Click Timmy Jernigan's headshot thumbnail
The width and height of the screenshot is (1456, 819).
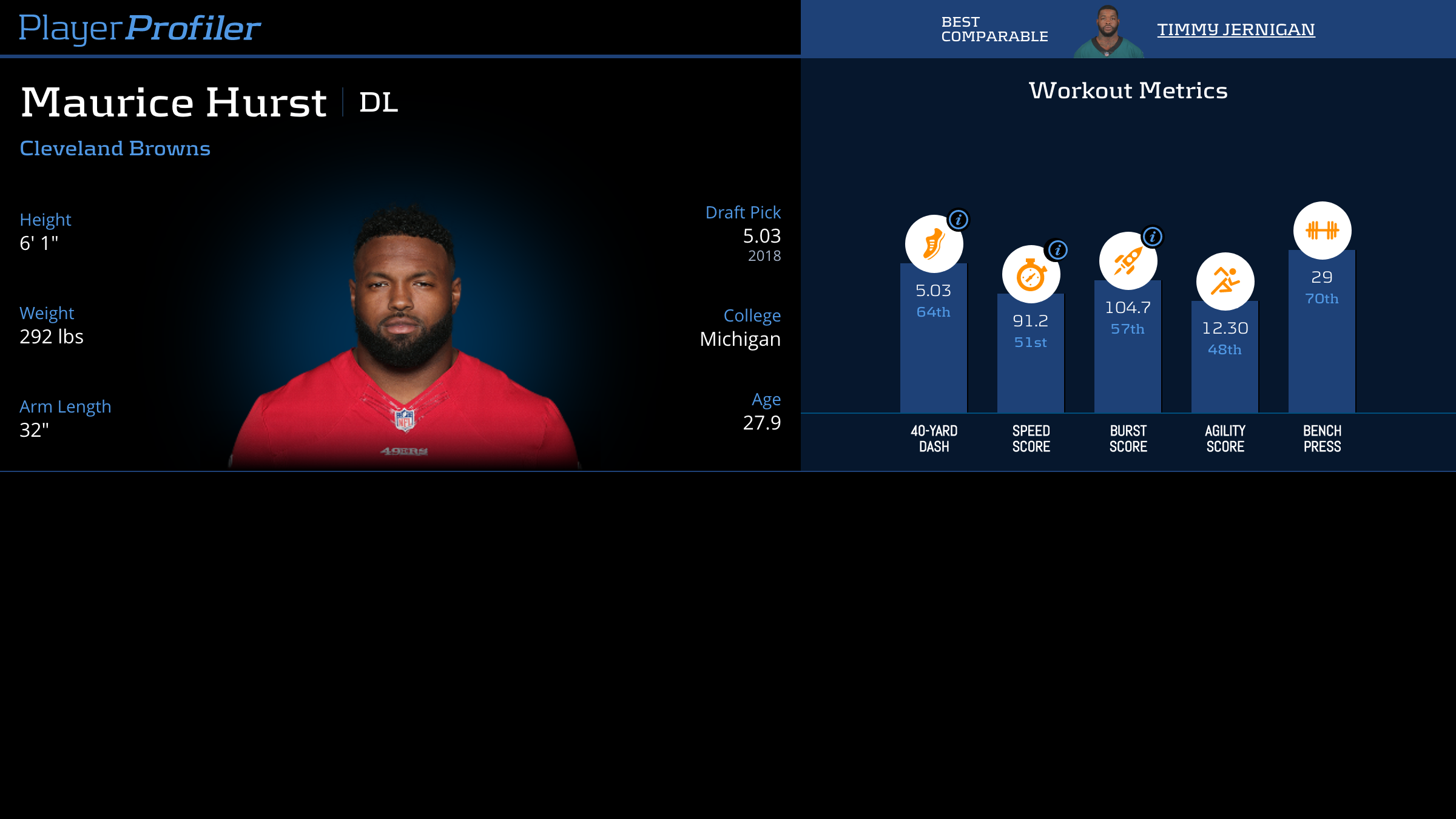pyautogui.click(x=1108, y=32)
